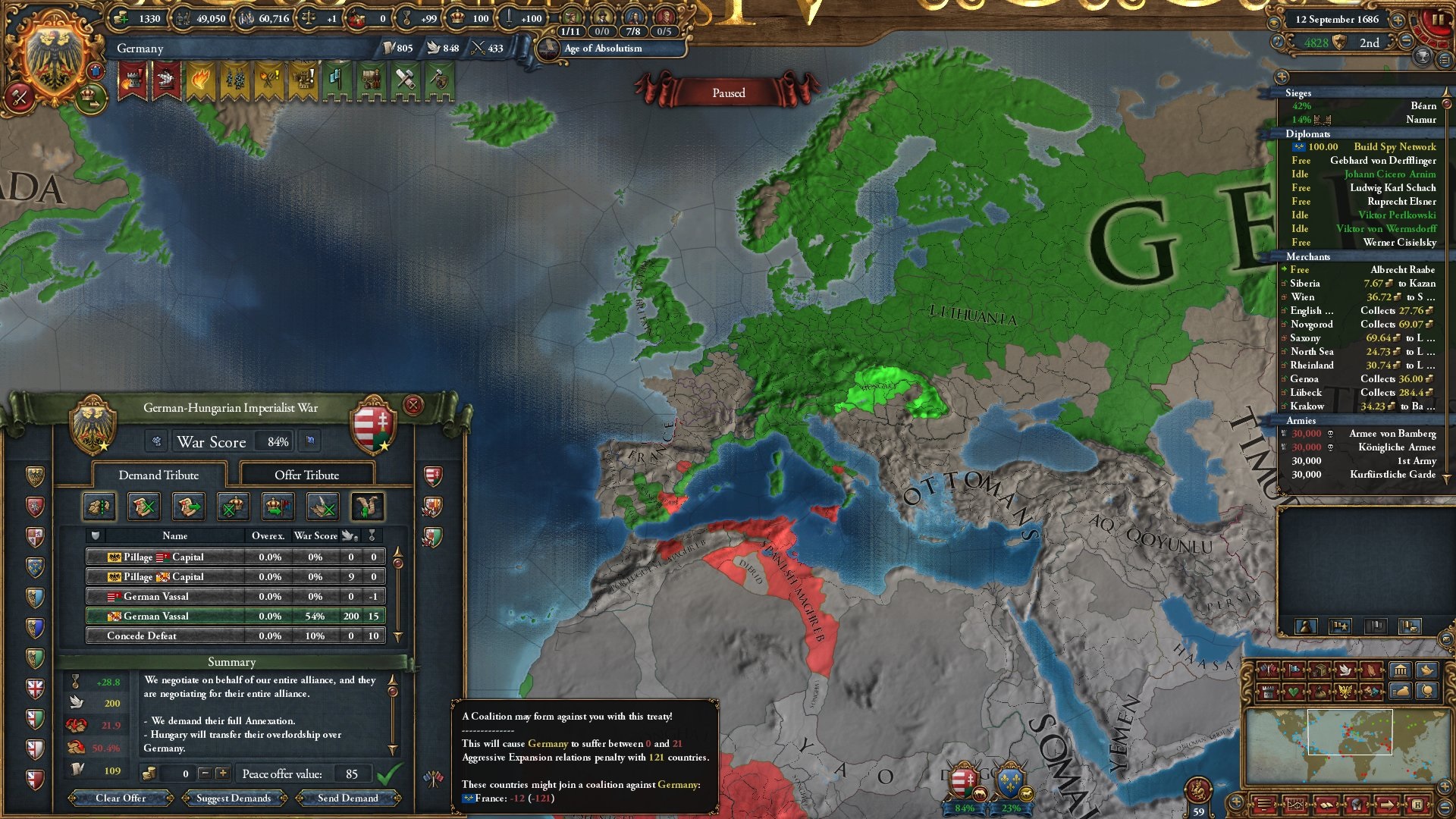Click the Send Demand button

[x=350, y=798]
